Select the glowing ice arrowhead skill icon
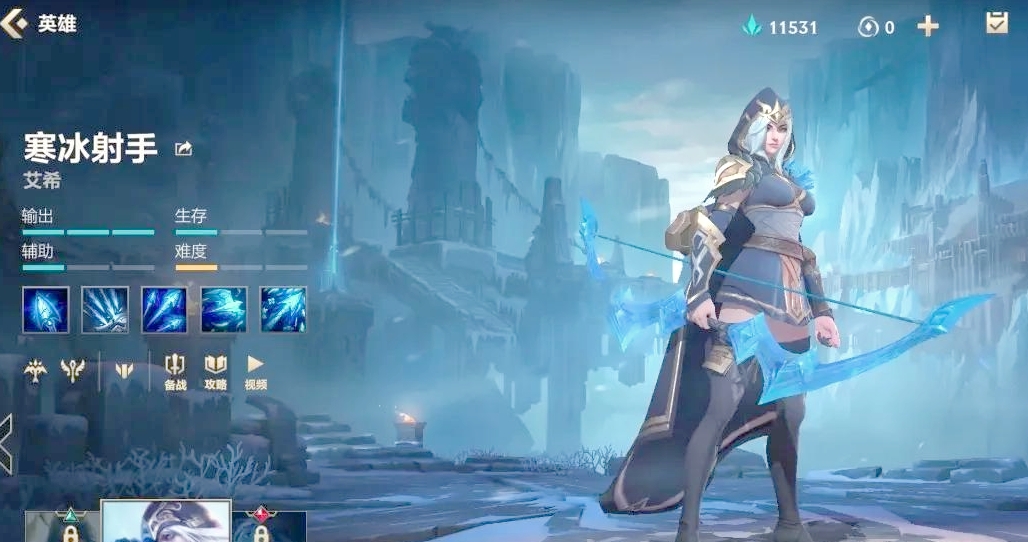This screenshot has width=1028, height=542. tap(46, 309)
